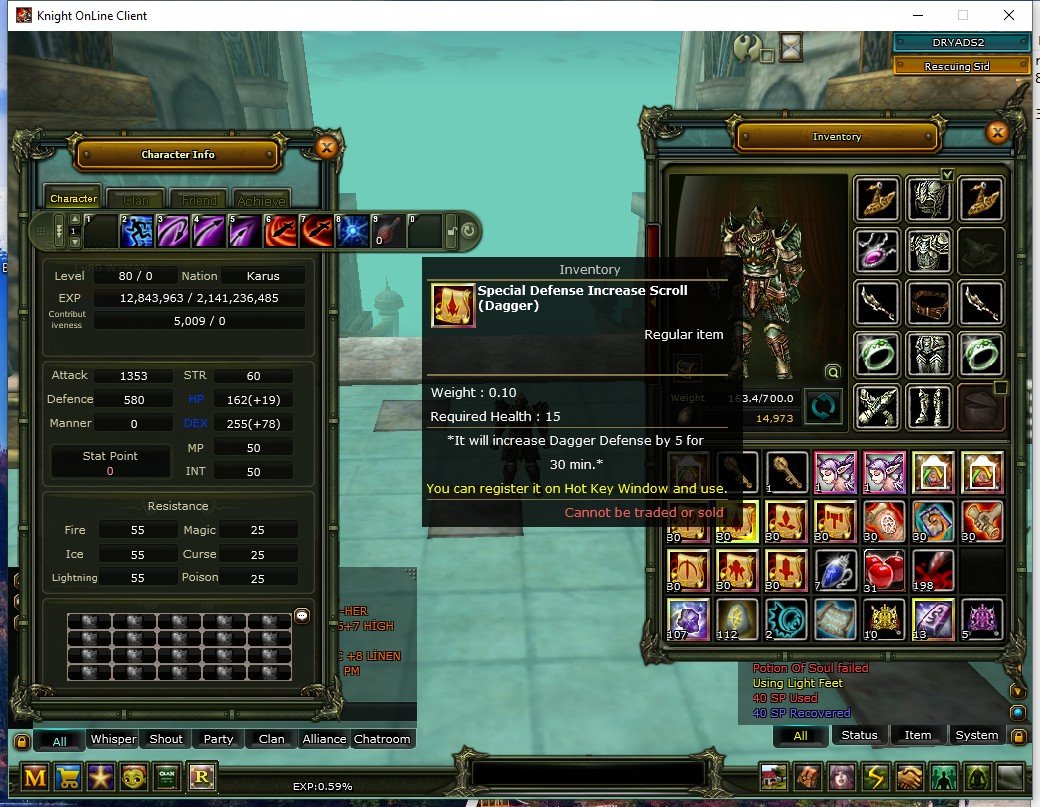The width and height of the screenshot is (1040, 807).
Task: Click the red apples stack in inventory
Action: (884, 572)
